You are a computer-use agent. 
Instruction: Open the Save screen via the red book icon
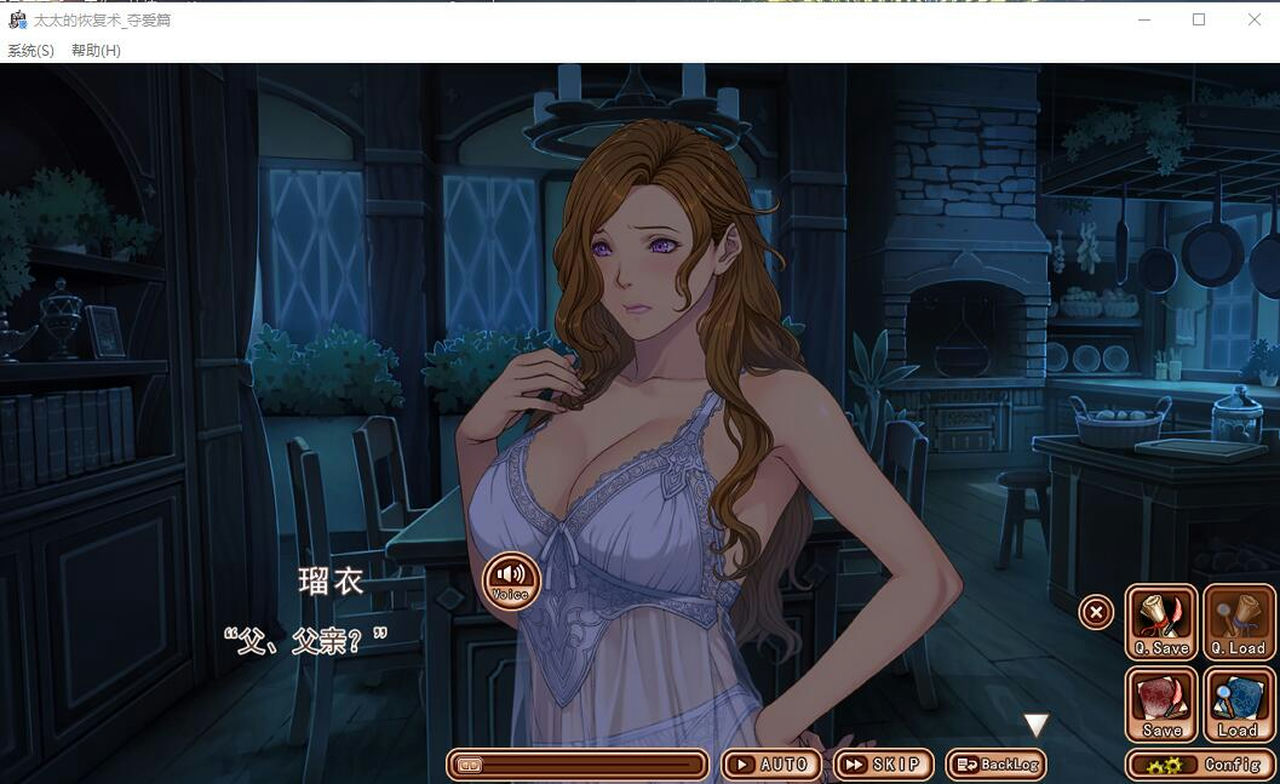(x=1160, y=703)
